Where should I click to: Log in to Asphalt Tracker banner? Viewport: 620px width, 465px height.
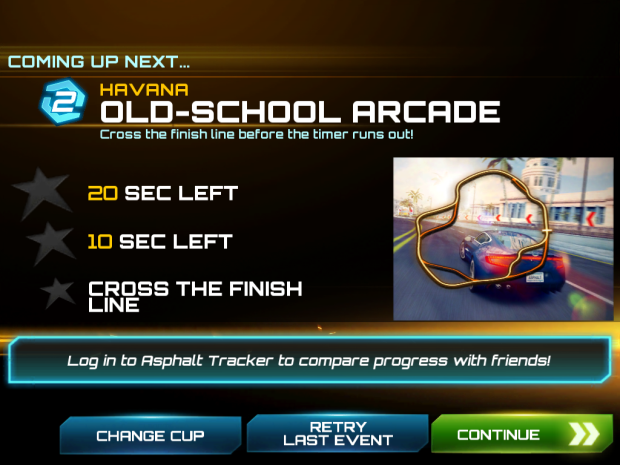309,360
